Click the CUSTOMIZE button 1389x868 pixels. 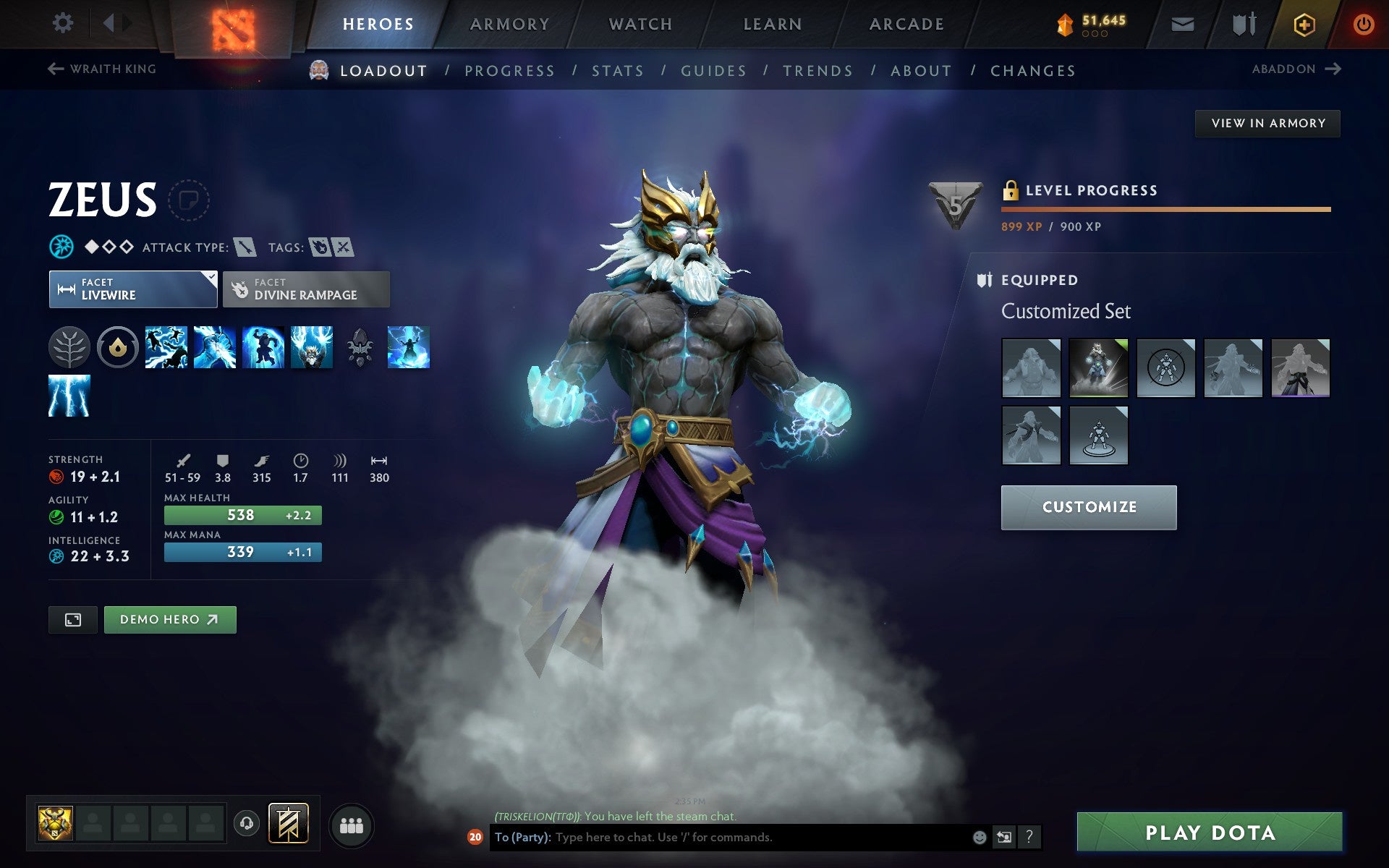1088,507
